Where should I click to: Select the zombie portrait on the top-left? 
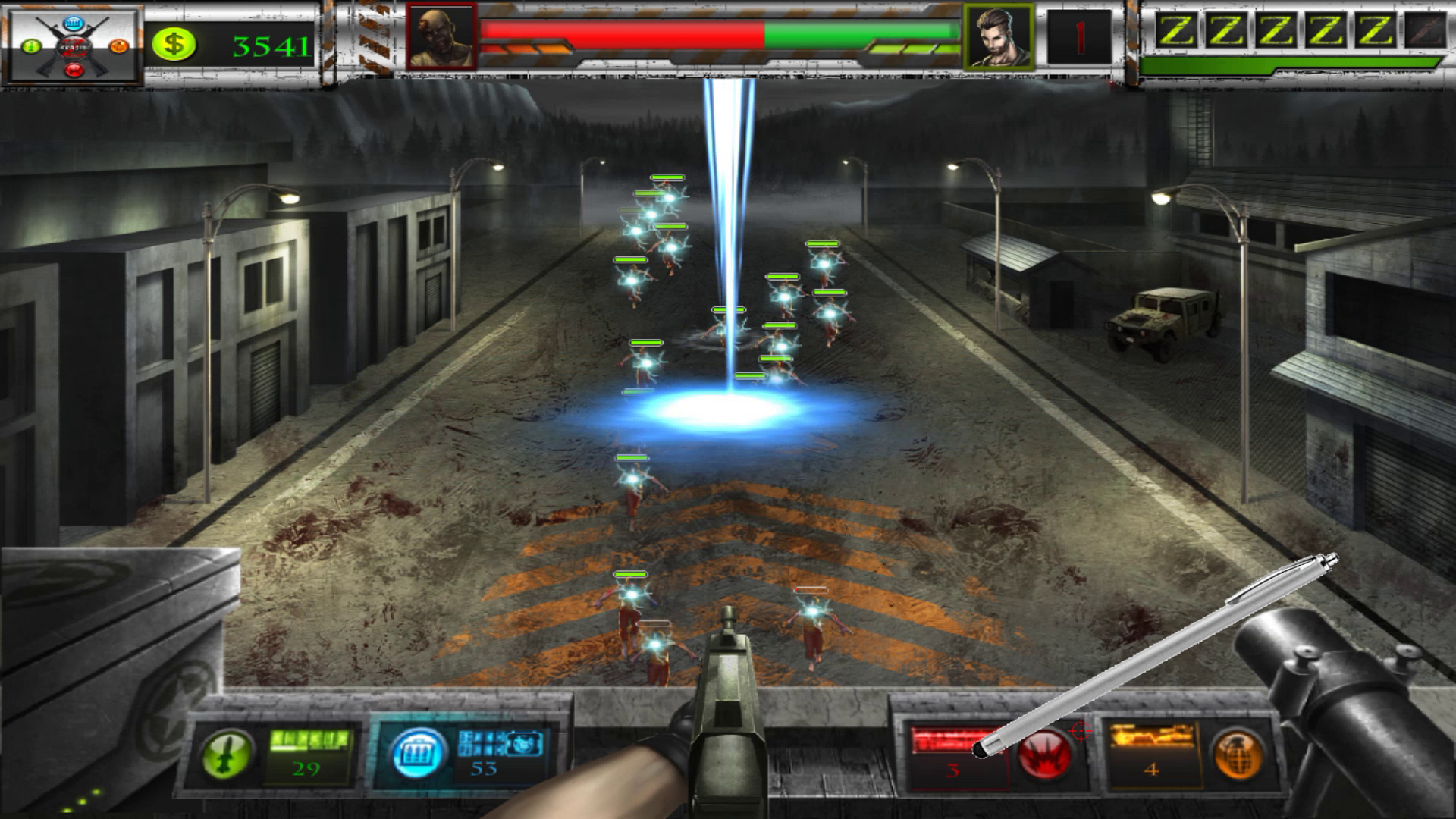coord(442,36)
